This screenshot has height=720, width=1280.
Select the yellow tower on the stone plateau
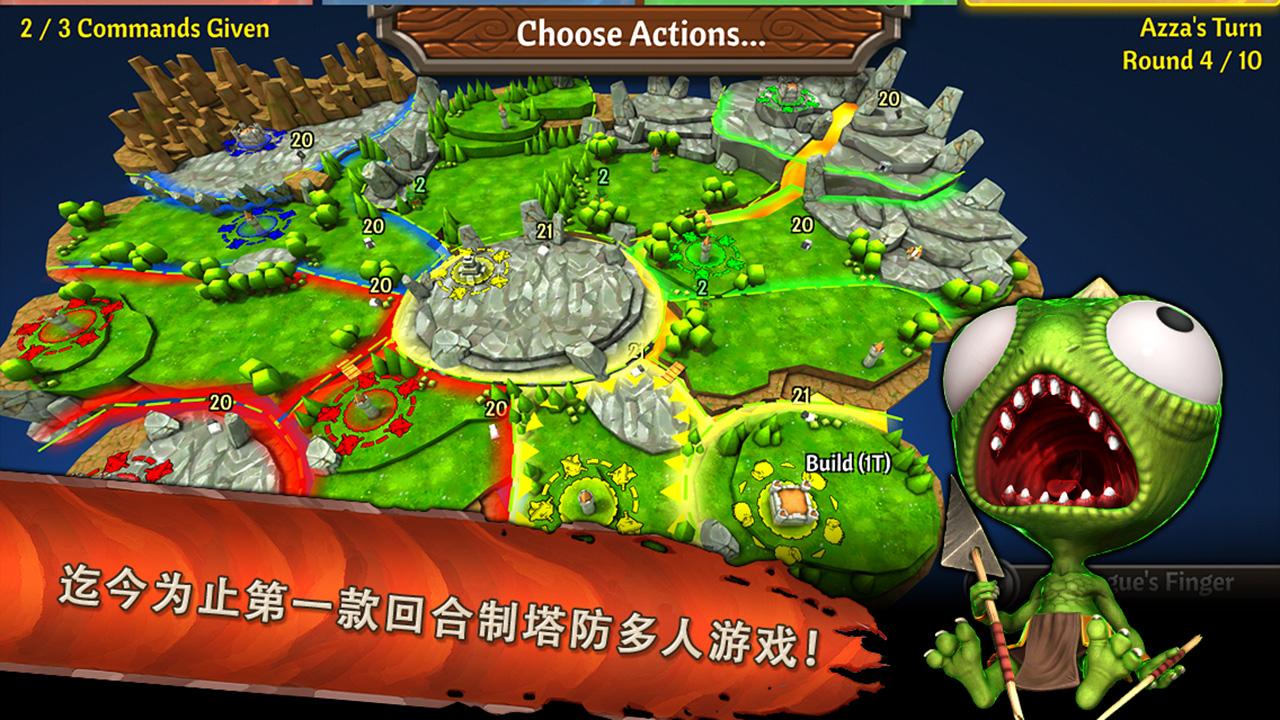(x=468, y=268)
